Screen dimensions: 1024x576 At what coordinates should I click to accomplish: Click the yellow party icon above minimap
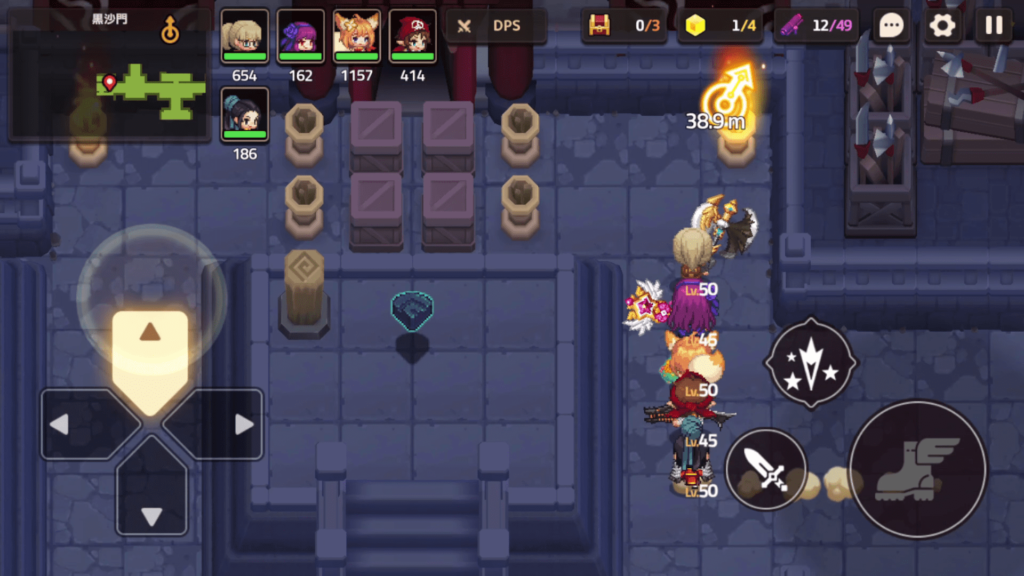coord(170,31)
